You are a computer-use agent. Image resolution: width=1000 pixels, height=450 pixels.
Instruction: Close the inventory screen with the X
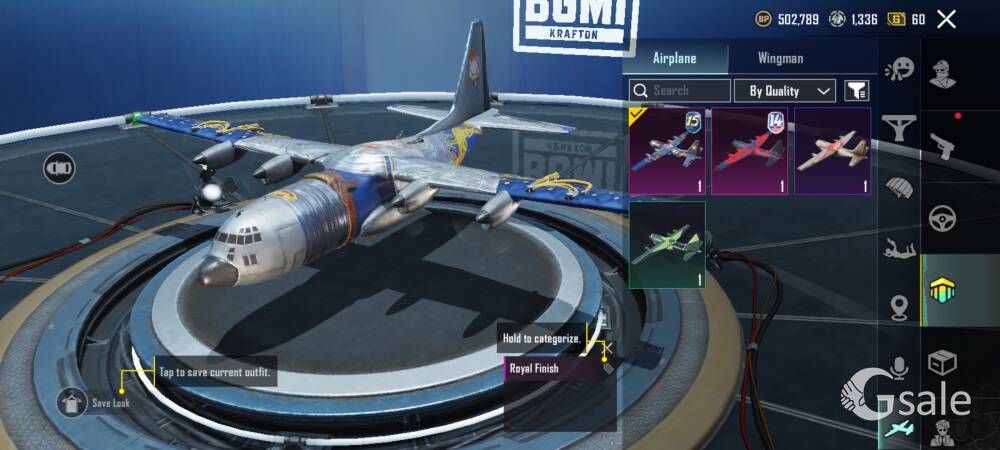point(946,18)
